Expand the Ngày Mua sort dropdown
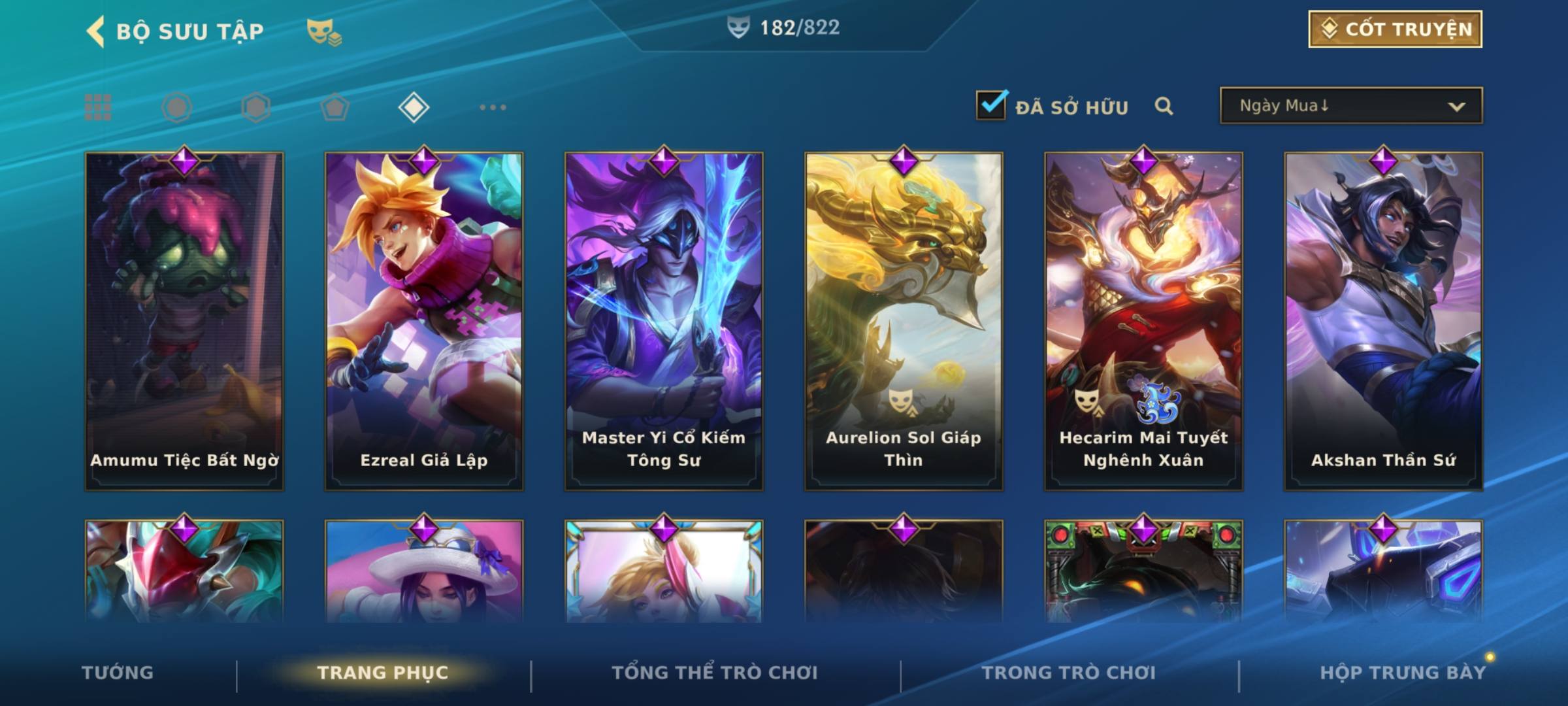Image resolution: width=1568 pixels, height=706 pixels. (1350, 106)
